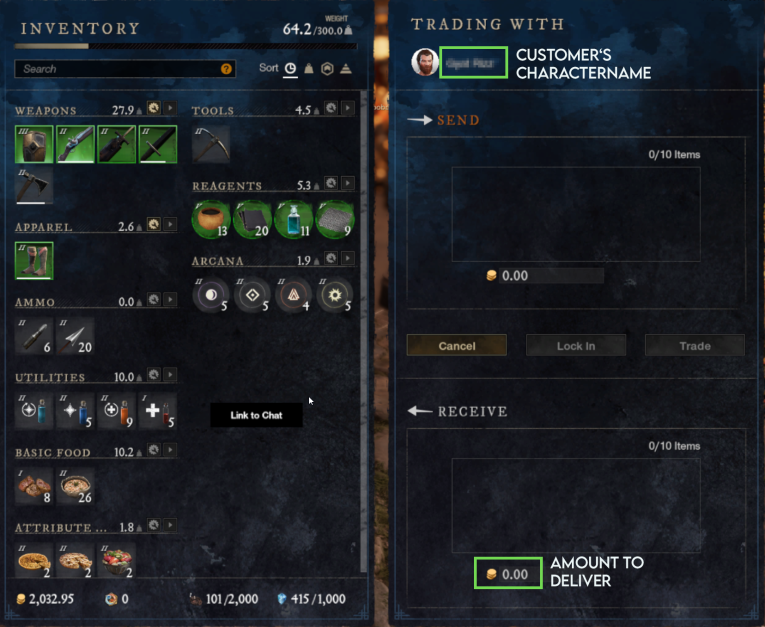Select the boots in Apparel
The image size is (765, 627).
tap(34, 261)
